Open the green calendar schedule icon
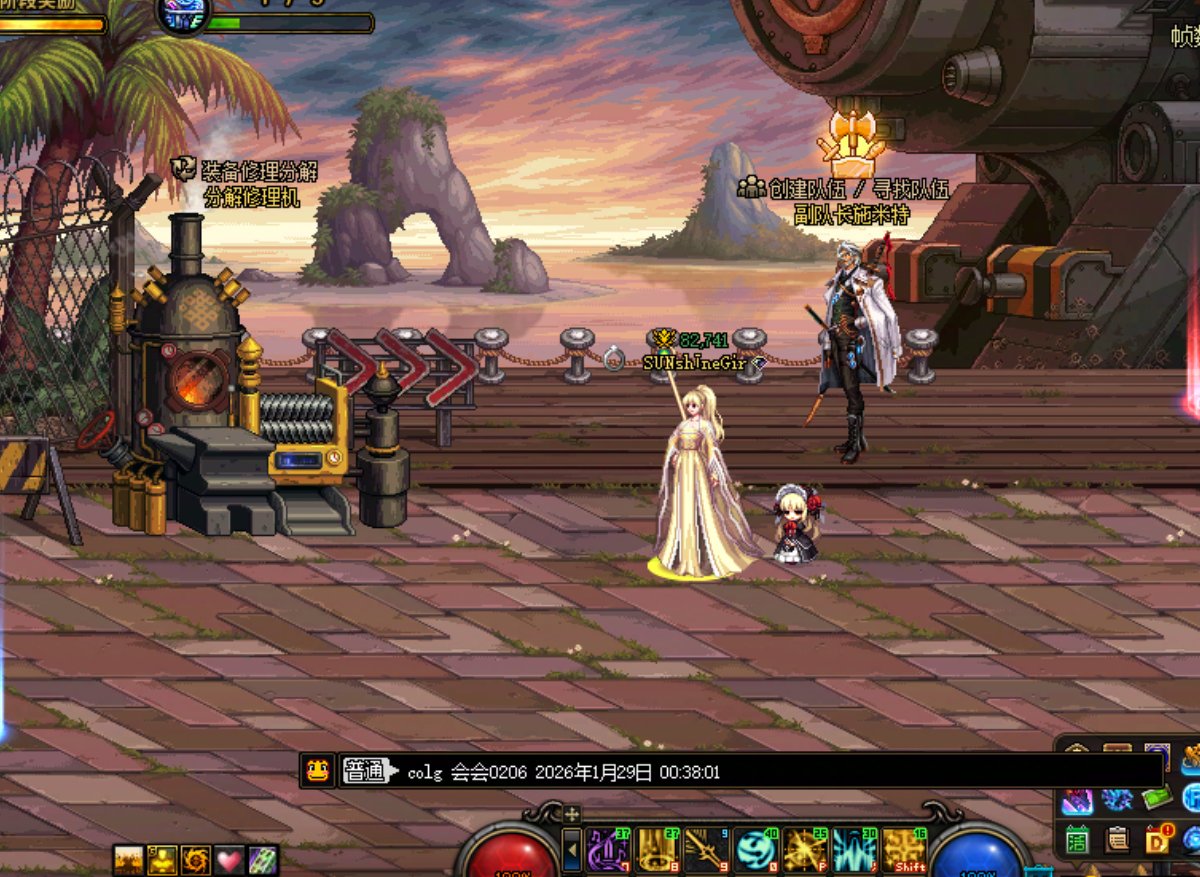The width and height of the screenshot is (1200, 877). (1077, 839)
